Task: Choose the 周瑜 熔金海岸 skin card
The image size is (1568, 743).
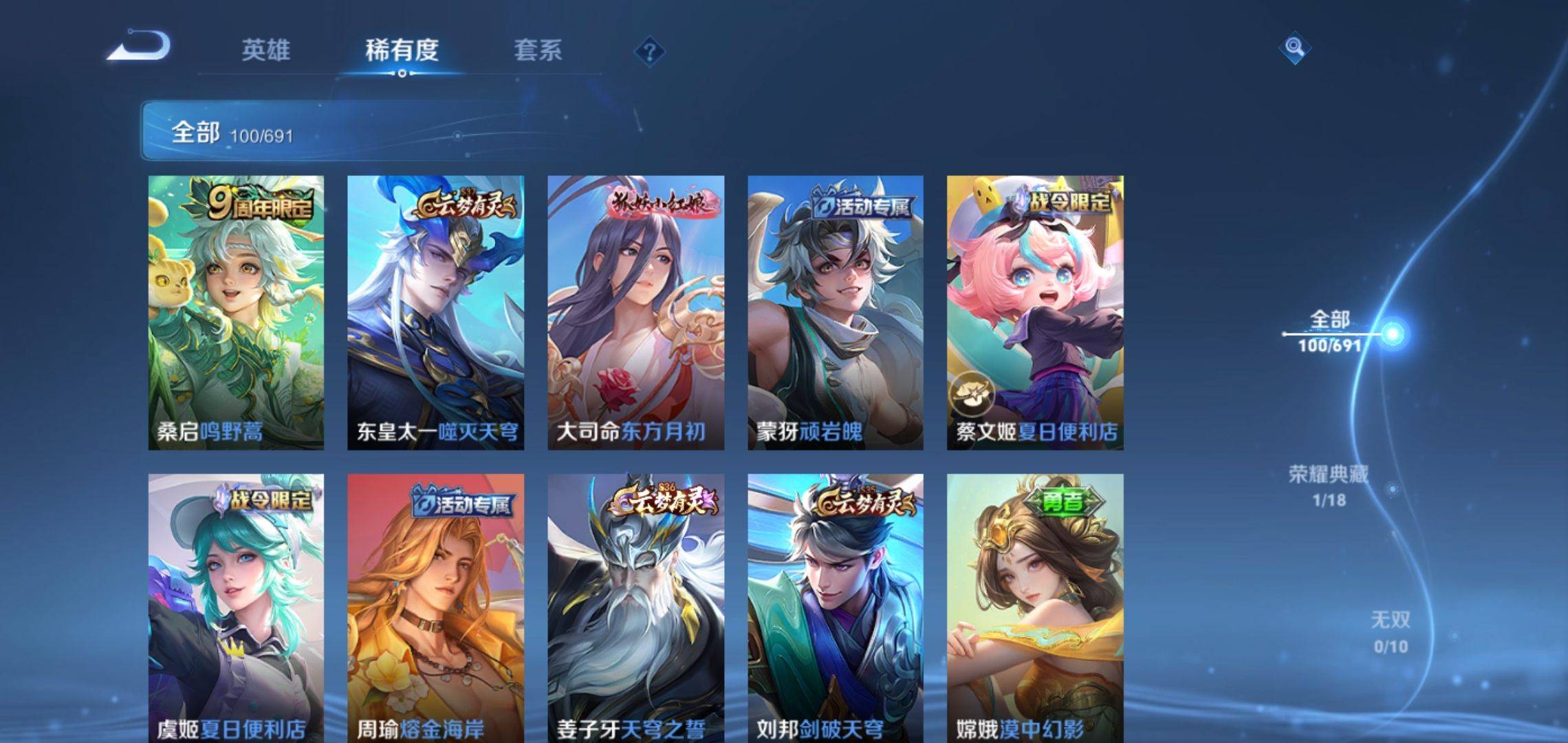Action: (435, 608)
